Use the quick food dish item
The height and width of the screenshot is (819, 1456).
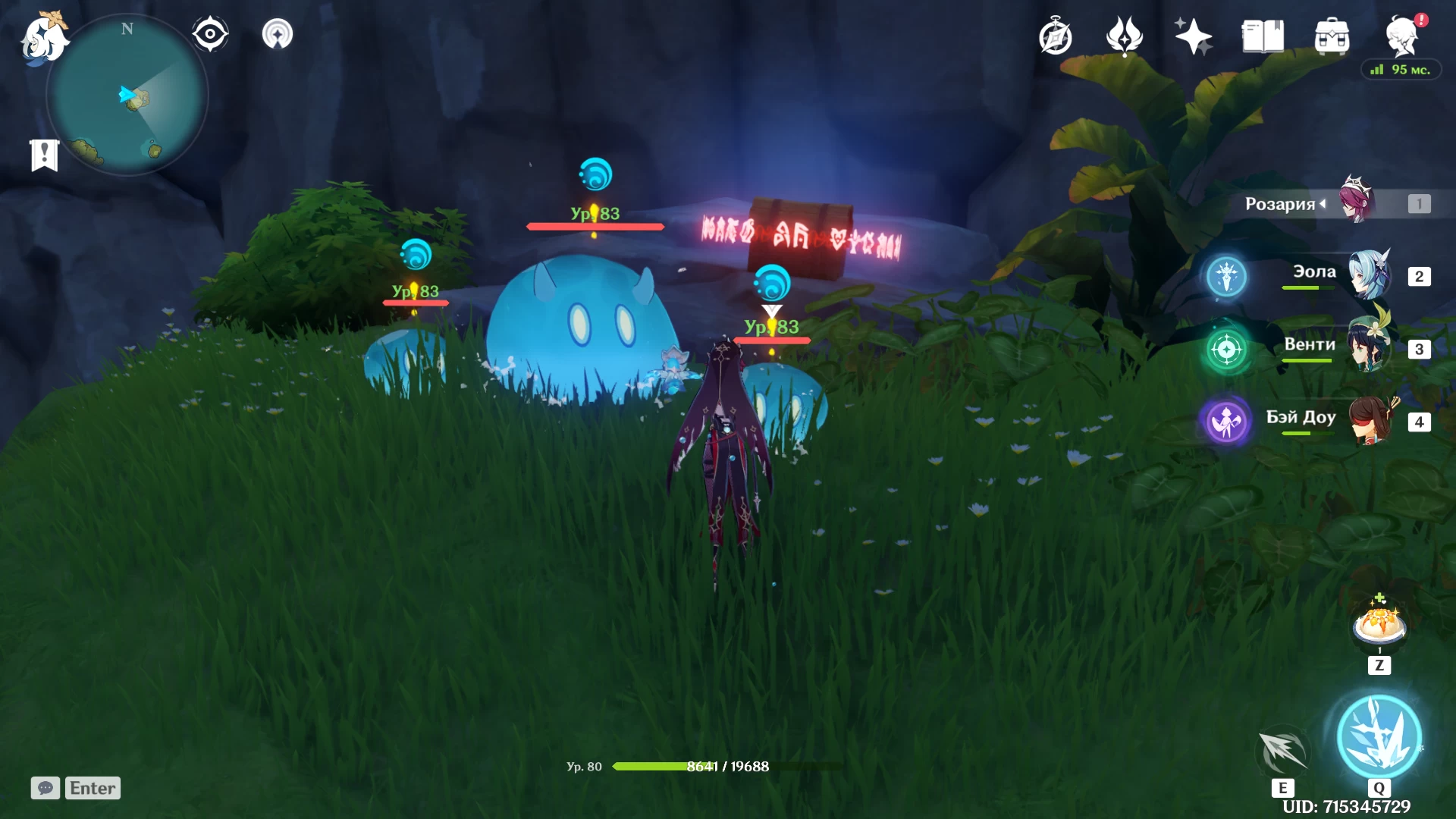click(x=1379, y=625)
